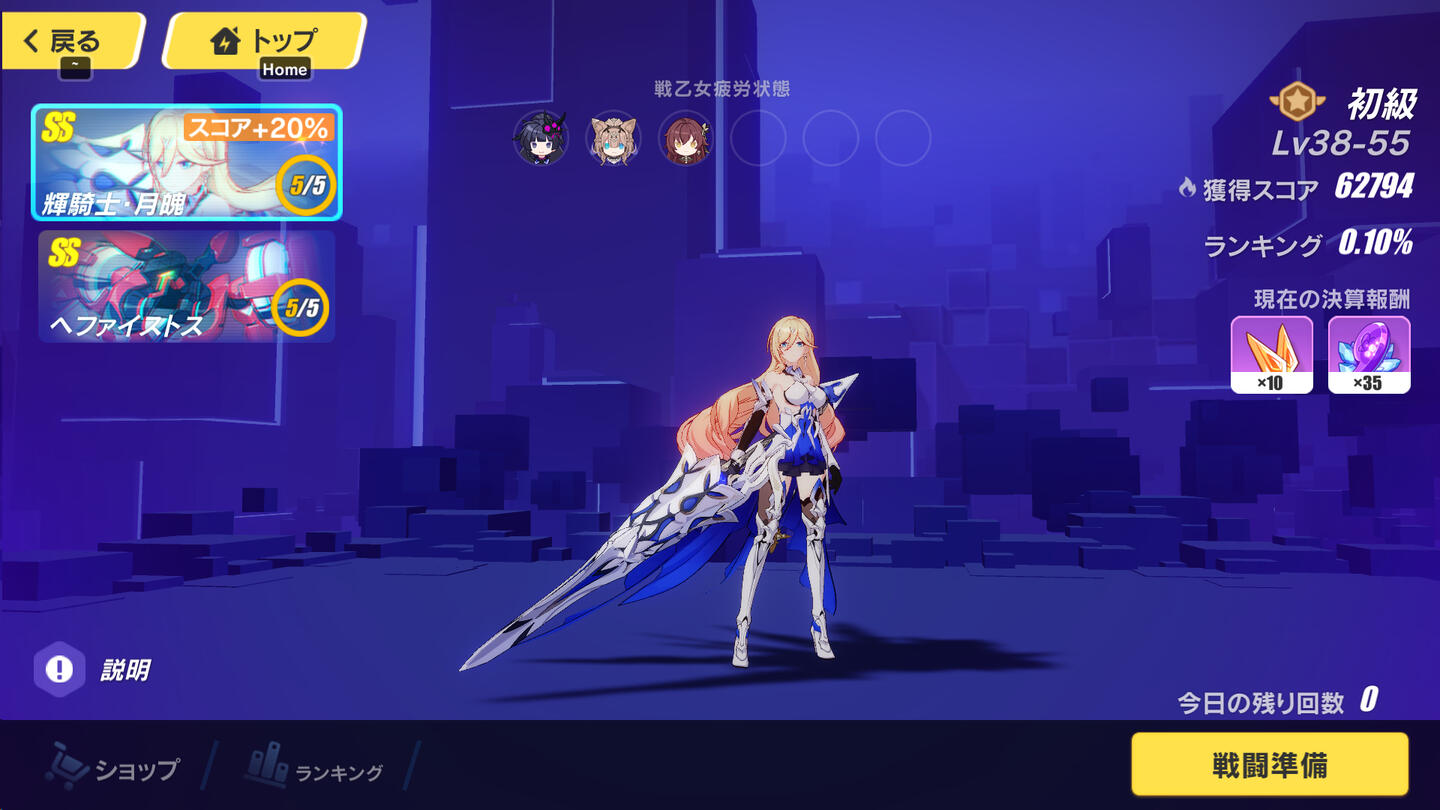Open the ショップ shop

pyautogui.click(x=115, y=768)
